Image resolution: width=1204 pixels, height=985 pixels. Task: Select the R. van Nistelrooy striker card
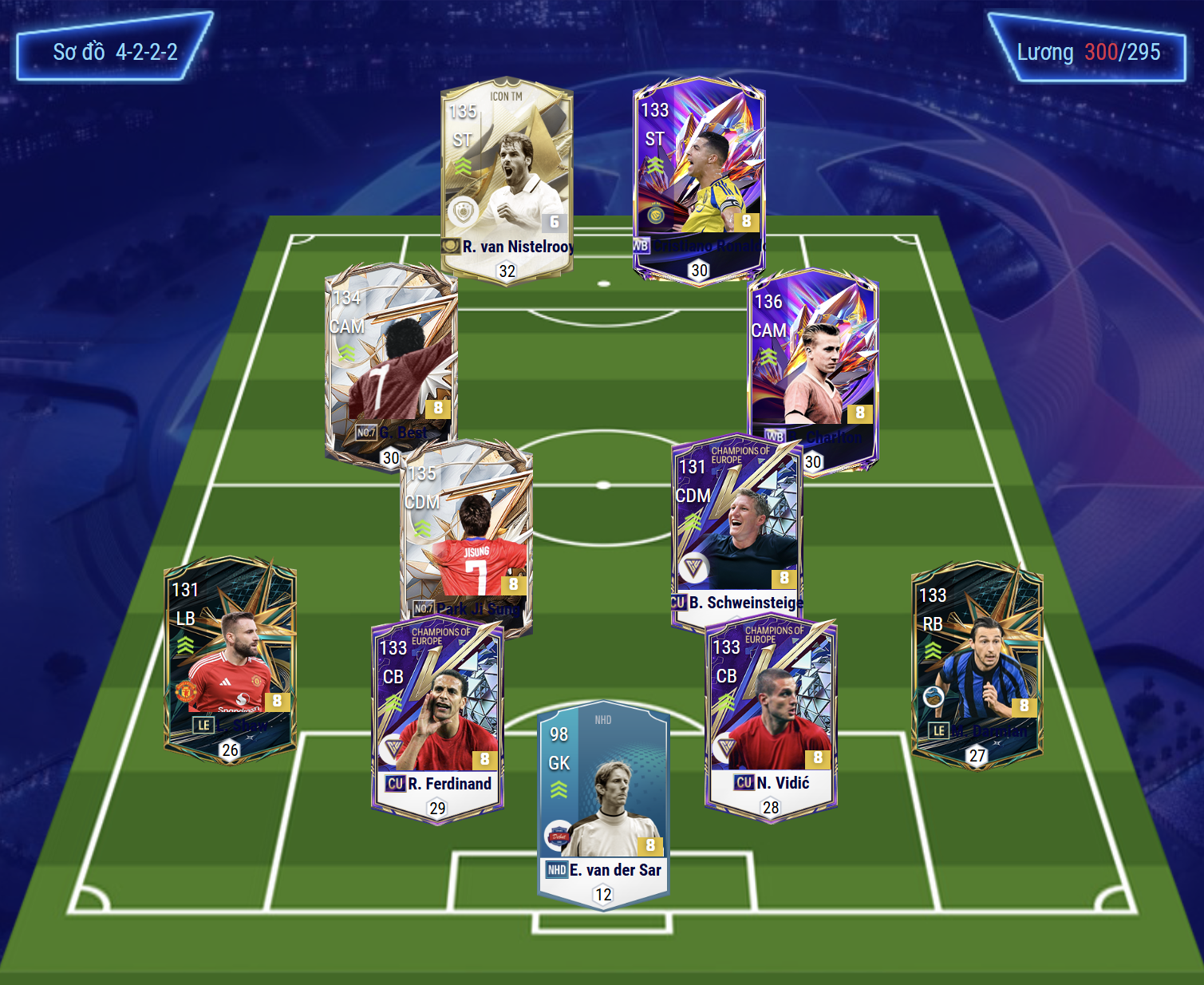[x=507, y=180]
